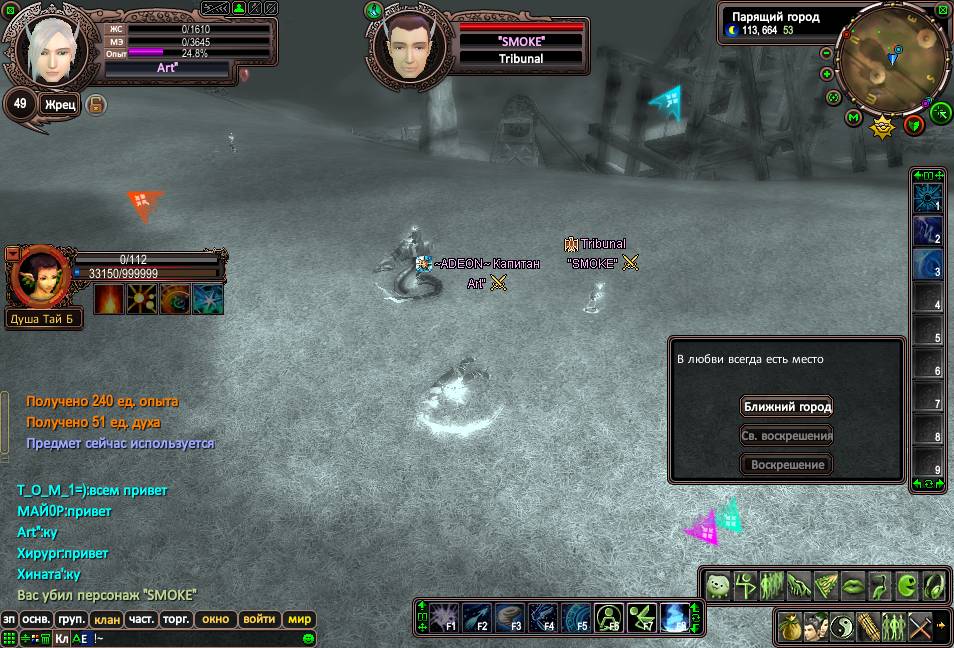Open the chat smiley emoticon picker
The image size is (954, 648).
point(309,638)
